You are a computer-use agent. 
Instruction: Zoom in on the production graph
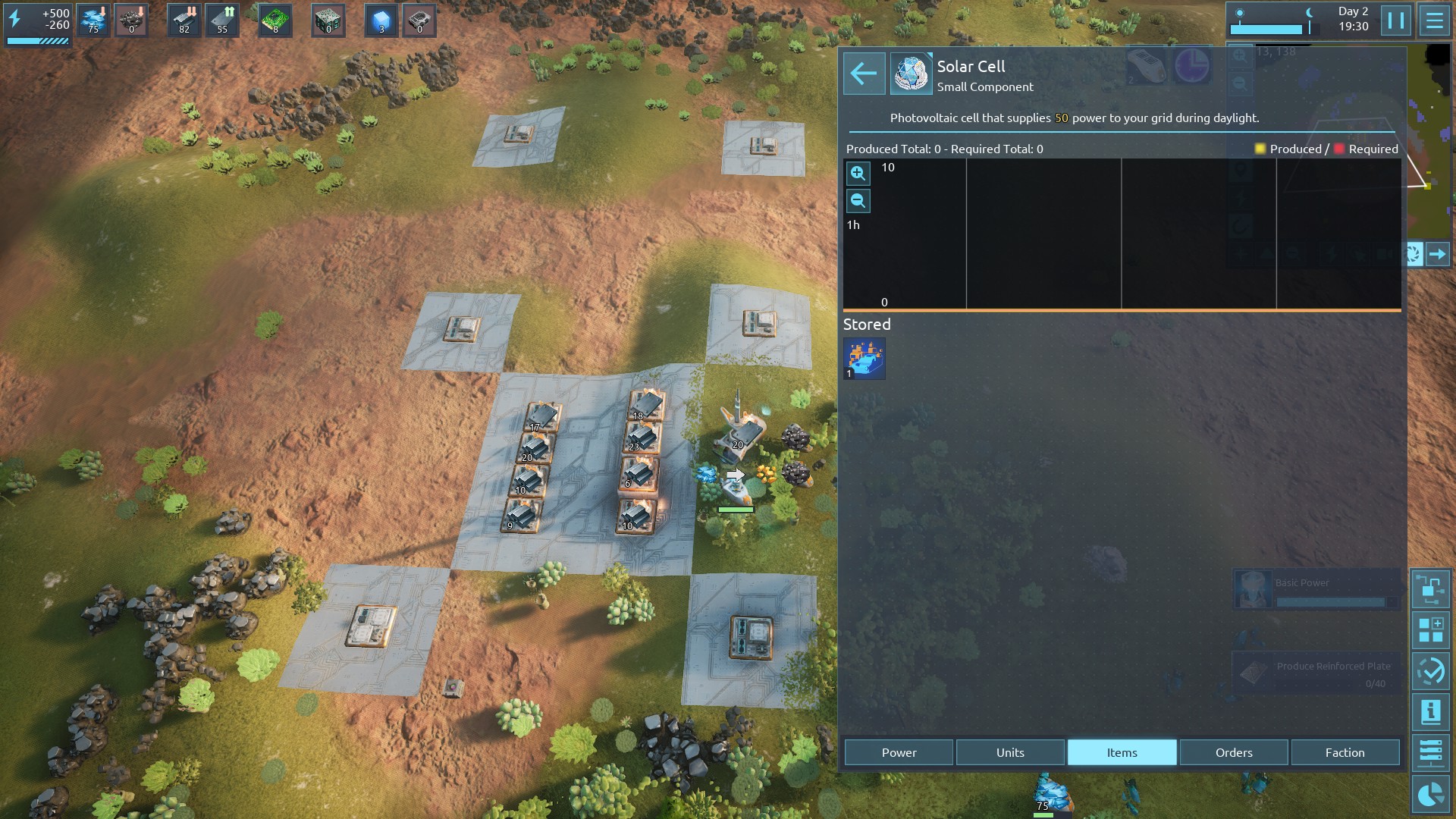pyautogui.click(x=858, y=174)
